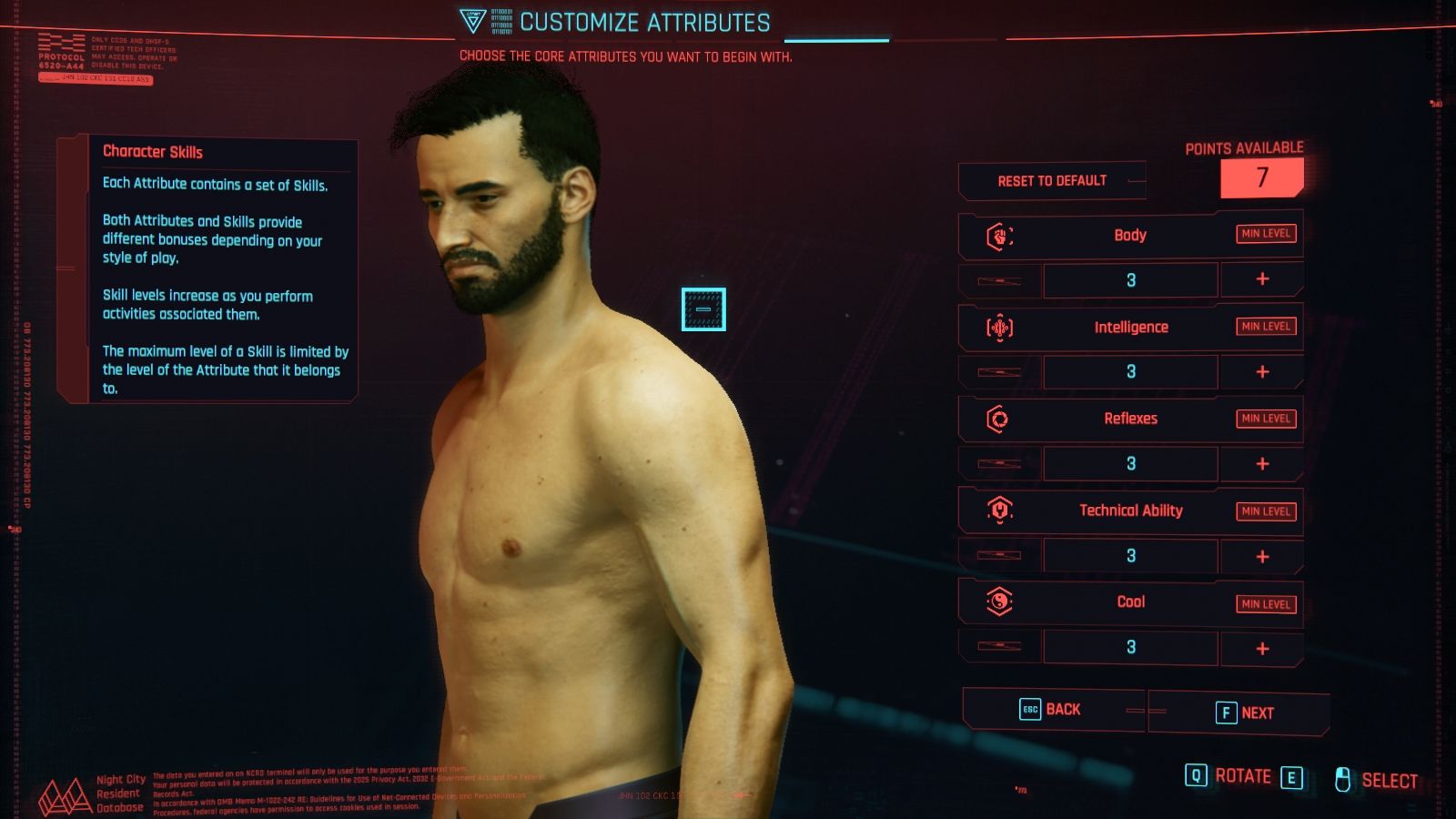Increase Cool attribute with its plus button
Viewport: 1456px width, 819px height.
coord(1262,647)
